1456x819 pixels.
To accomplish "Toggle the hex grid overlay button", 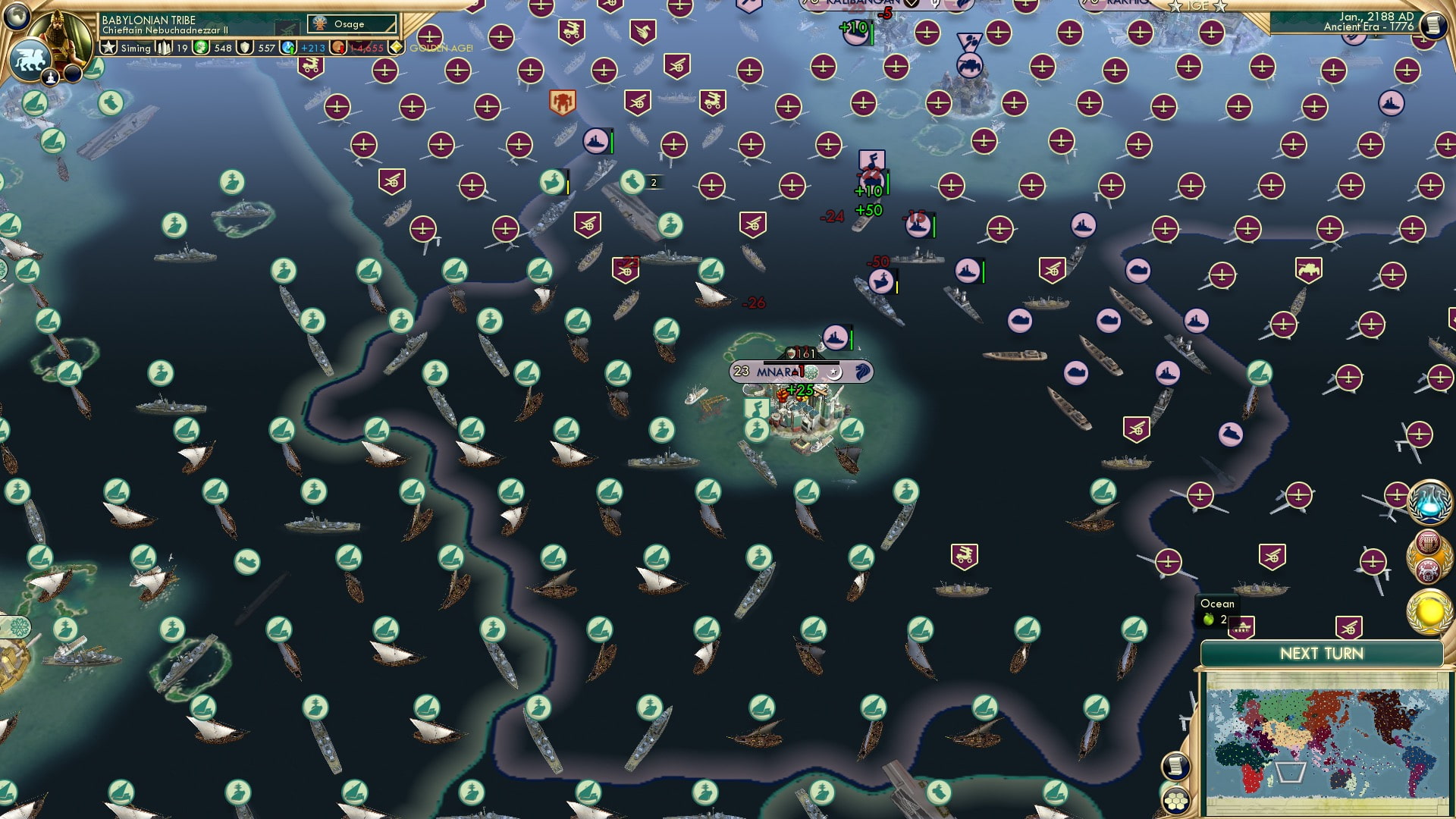I will (1176, 802).
